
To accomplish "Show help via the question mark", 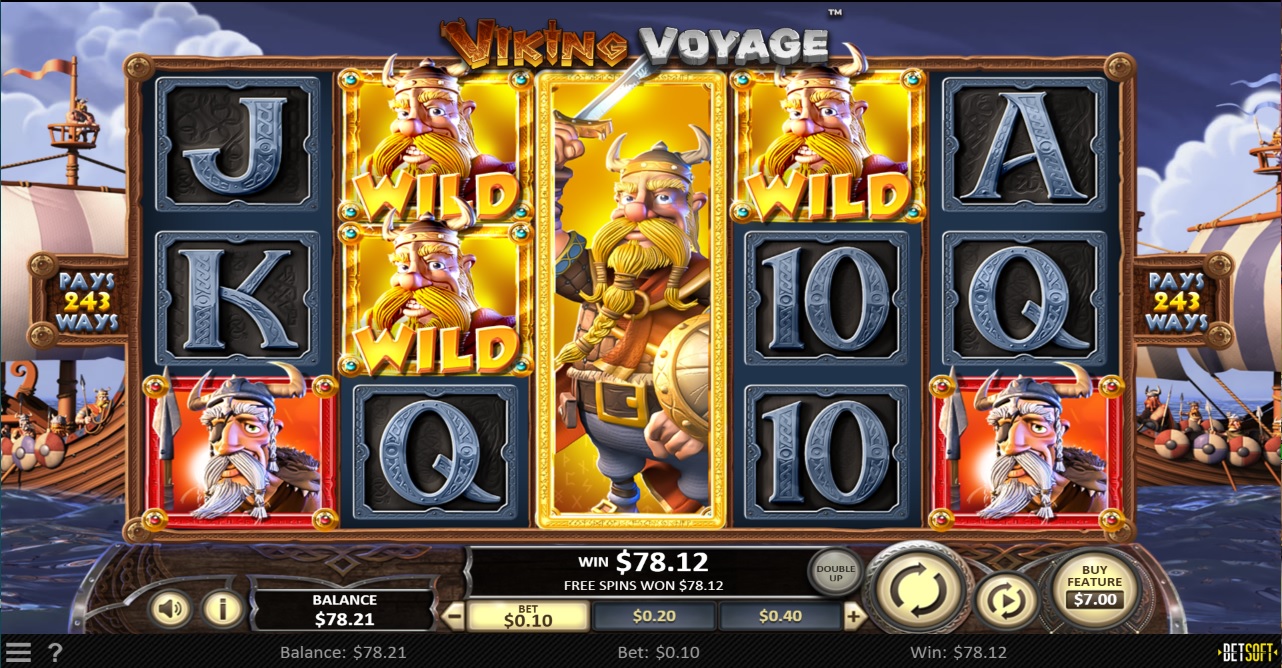I will pyautogui.click(x=55, y=653).
